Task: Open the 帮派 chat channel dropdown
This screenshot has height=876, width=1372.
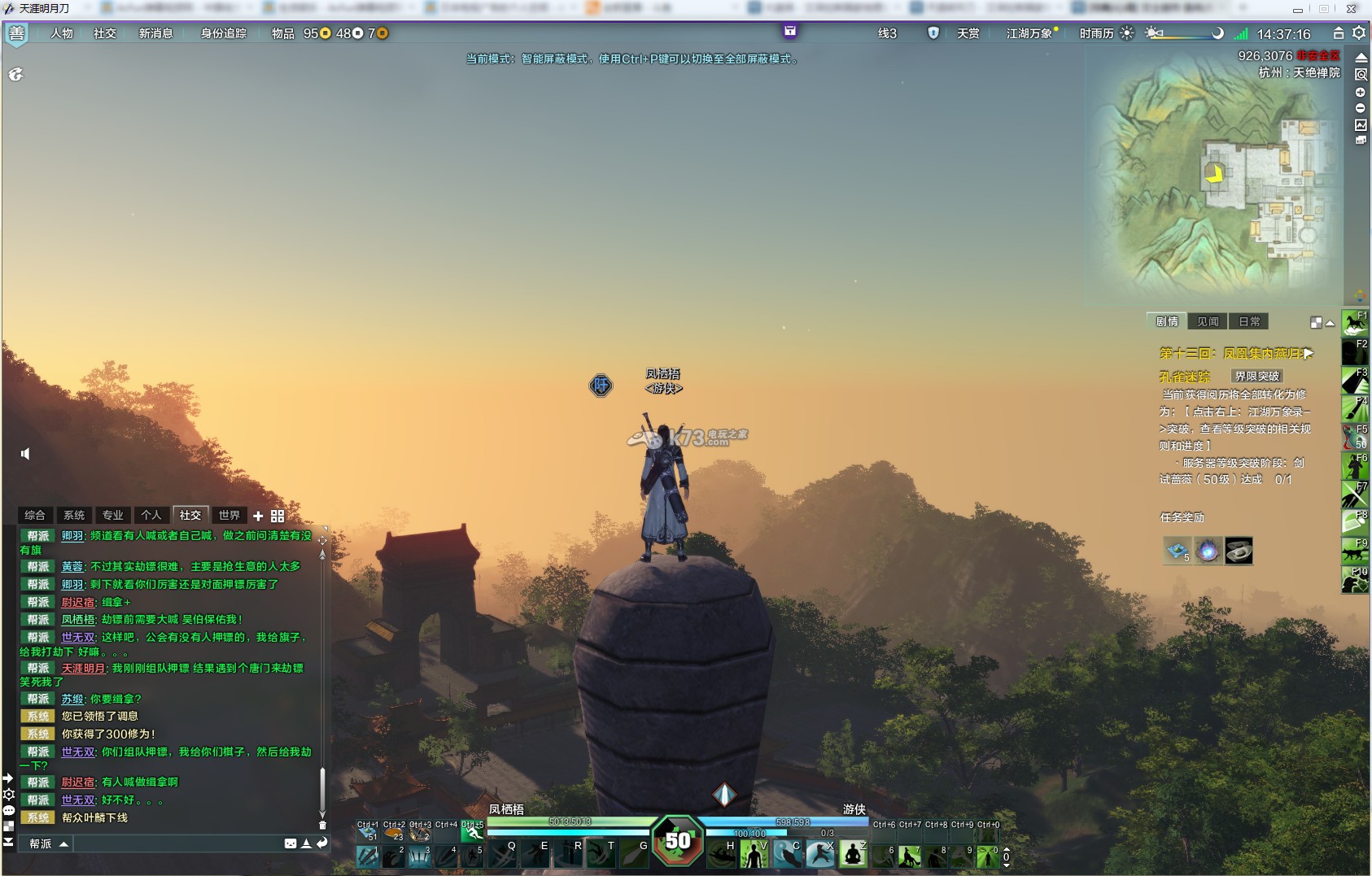Action: [x=48, y=843]
